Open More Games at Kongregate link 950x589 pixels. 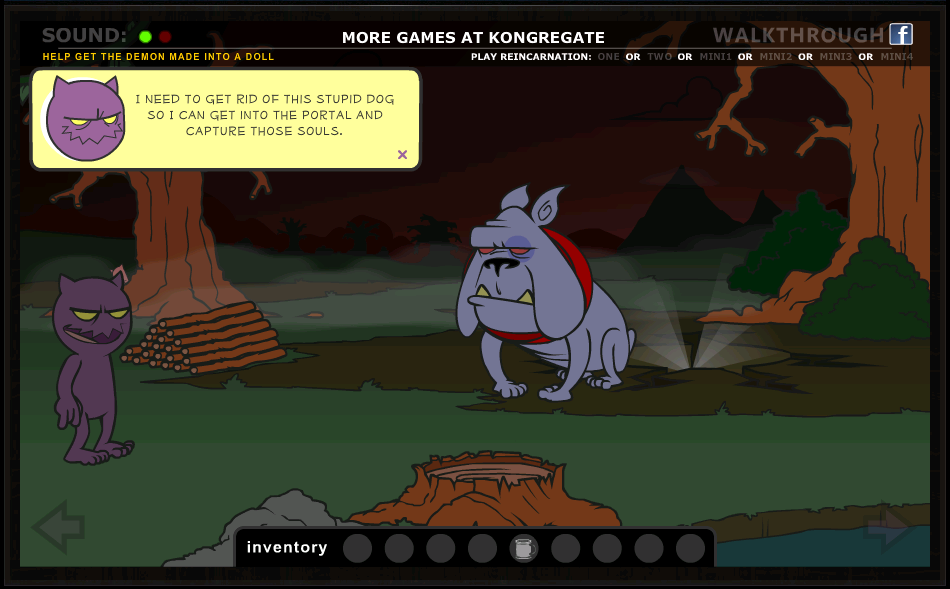pyautogui.click(x=473, y=38)
